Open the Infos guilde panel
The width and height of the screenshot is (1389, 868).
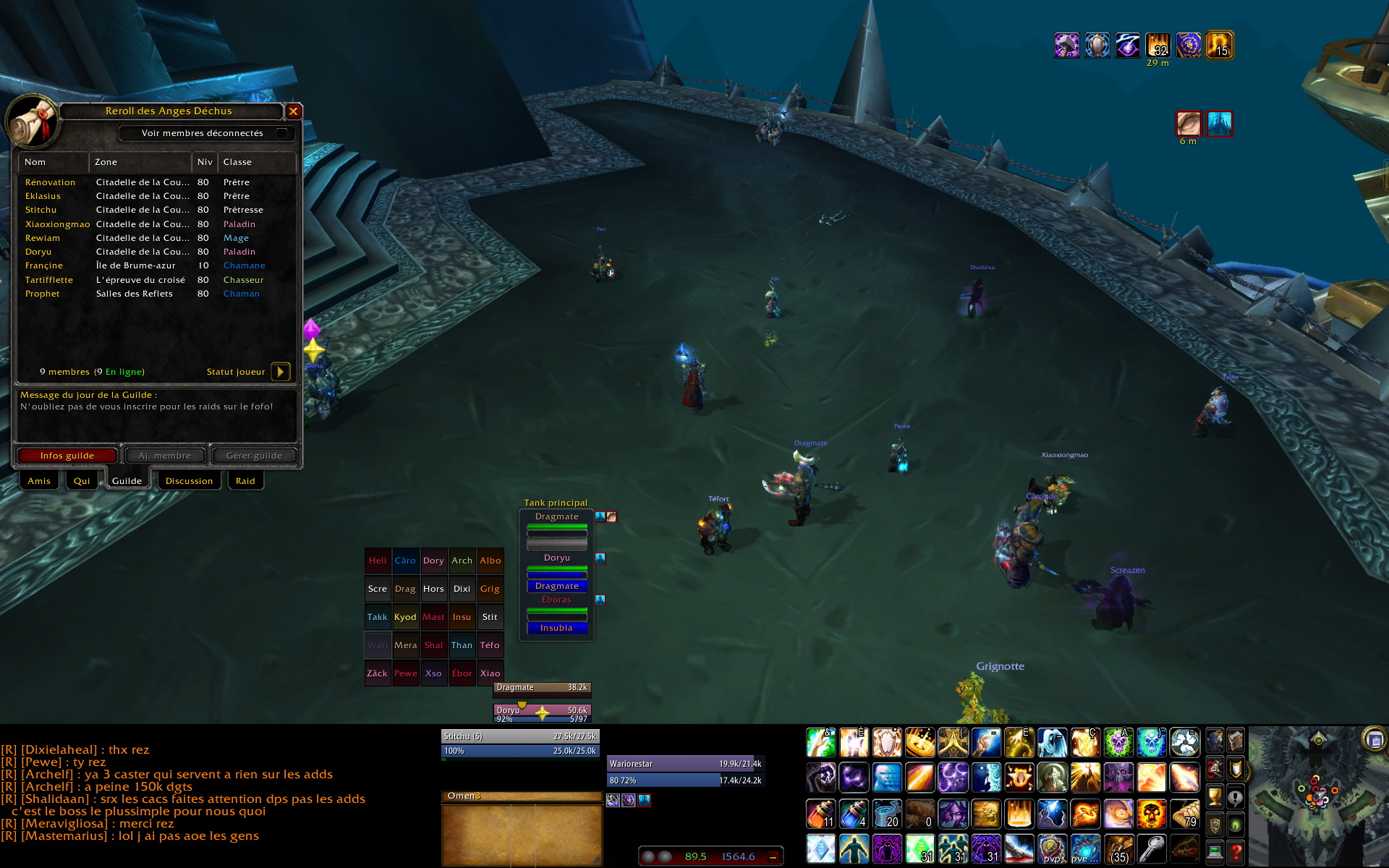click(x=67, y=456)
